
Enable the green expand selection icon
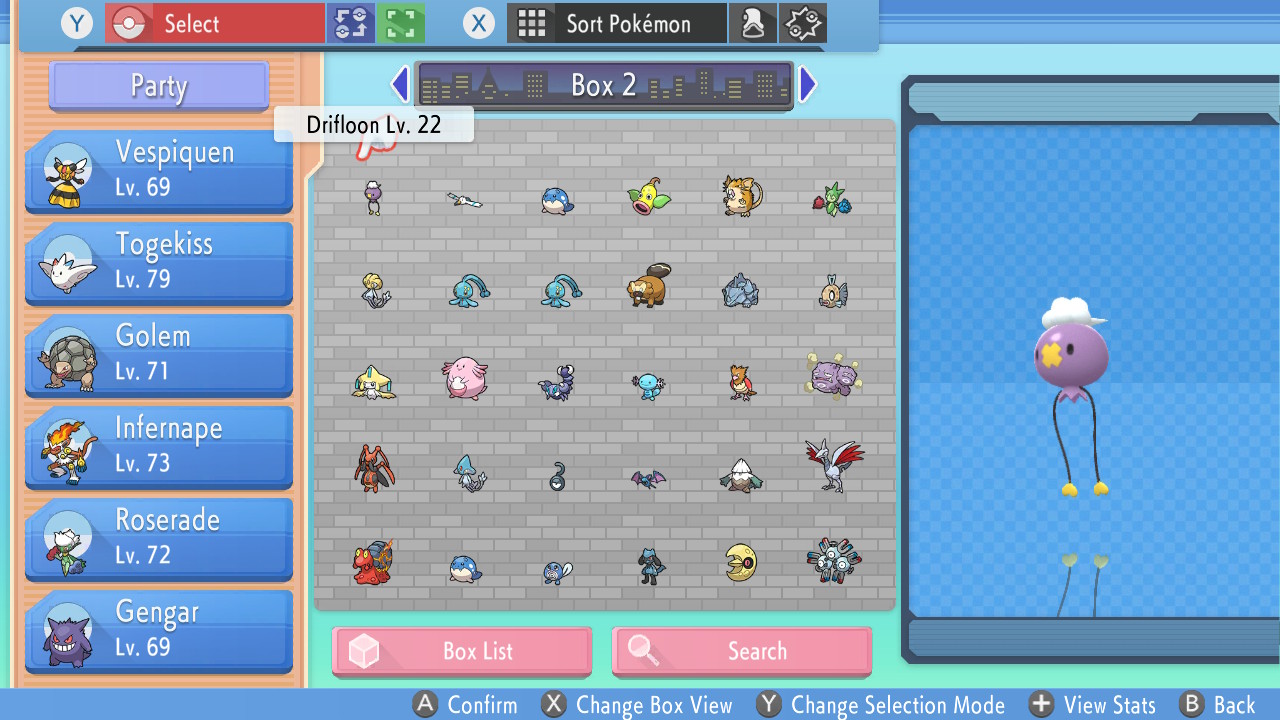pyautogui.click(x=401, y=22)
